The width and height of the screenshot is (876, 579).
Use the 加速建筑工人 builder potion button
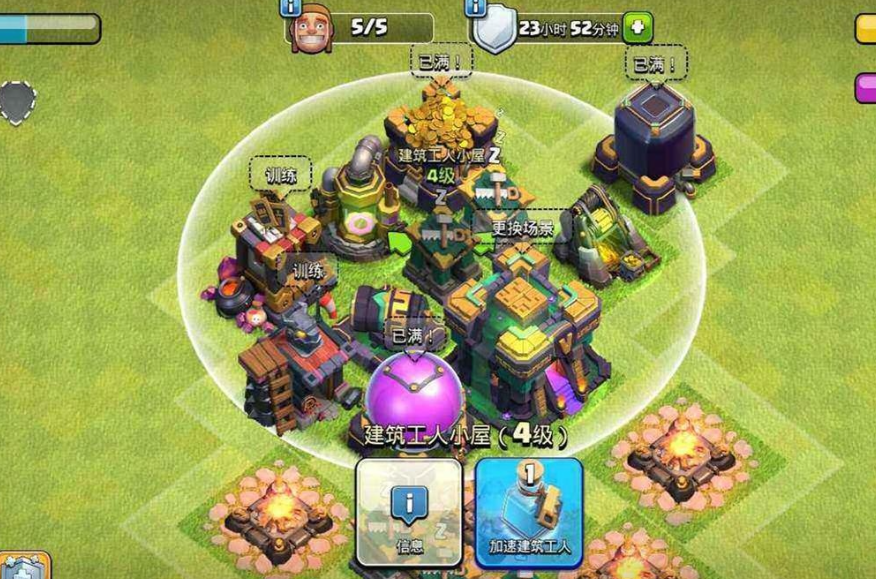pos(529,511)
